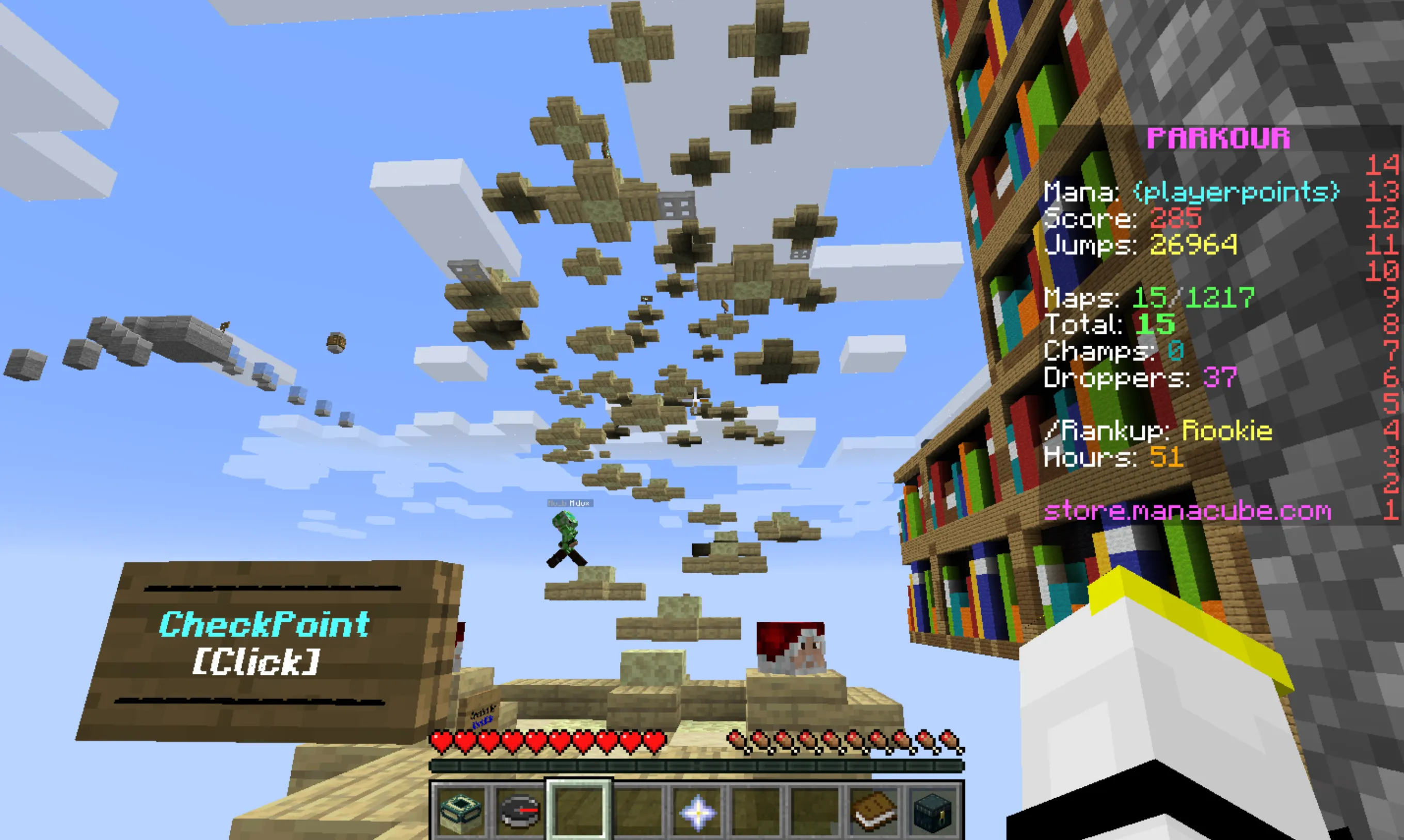Pick the ender chest hotbar slot
The image size is (1404, 840).
(x=932, y=811)
